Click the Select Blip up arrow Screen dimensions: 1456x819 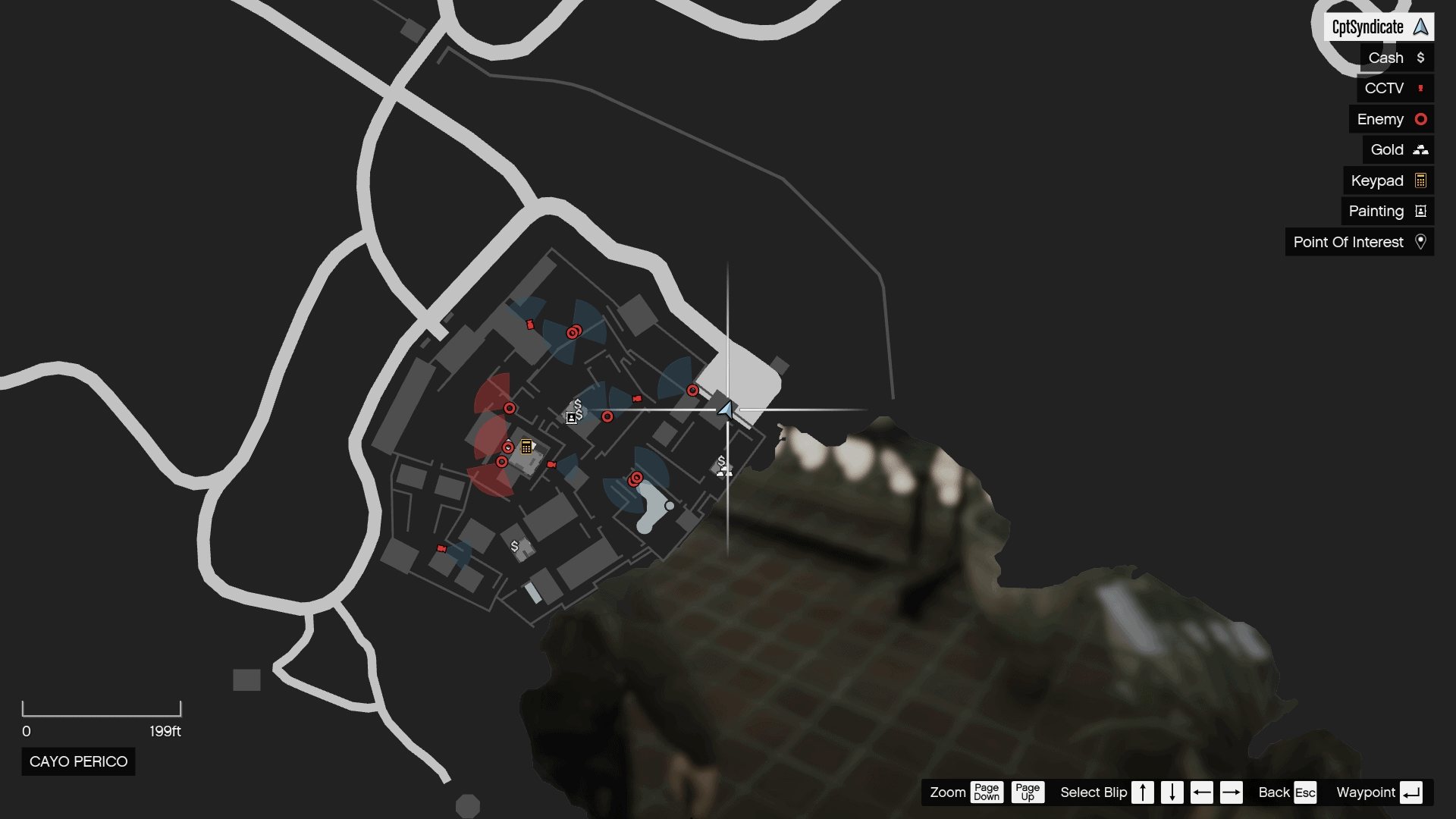[1142, 792]
